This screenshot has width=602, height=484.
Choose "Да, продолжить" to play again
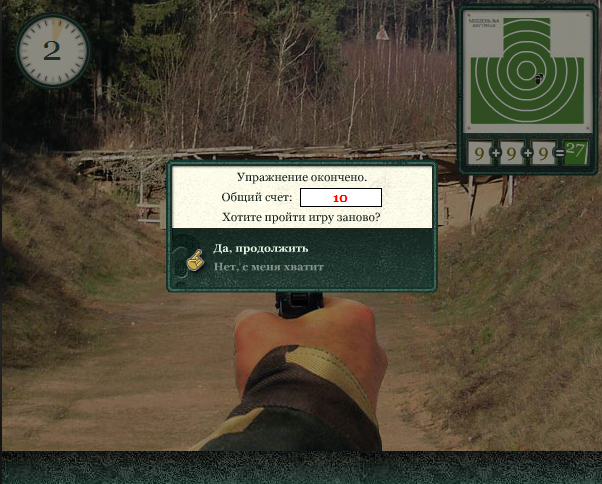tap(261, 248)
